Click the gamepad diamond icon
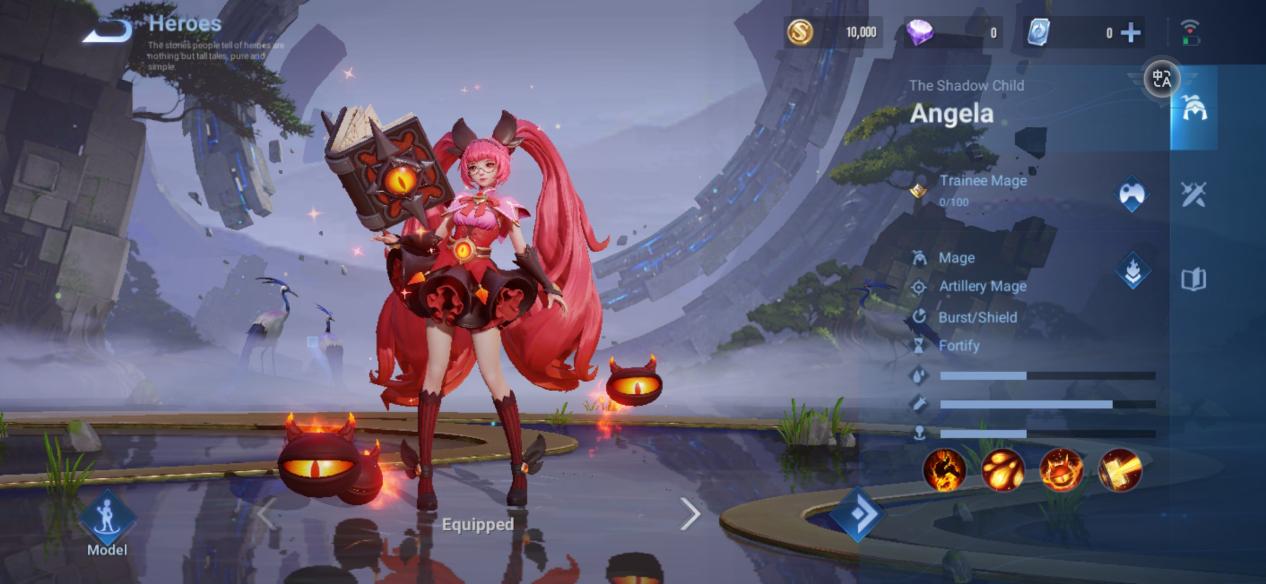Image resolution: width=1266 pixels, height=584 pixels. point(1132,194)
